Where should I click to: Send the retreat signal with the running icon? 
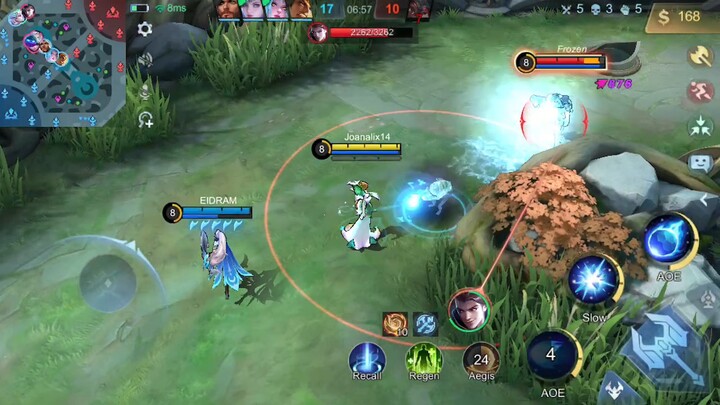[699, 92]
